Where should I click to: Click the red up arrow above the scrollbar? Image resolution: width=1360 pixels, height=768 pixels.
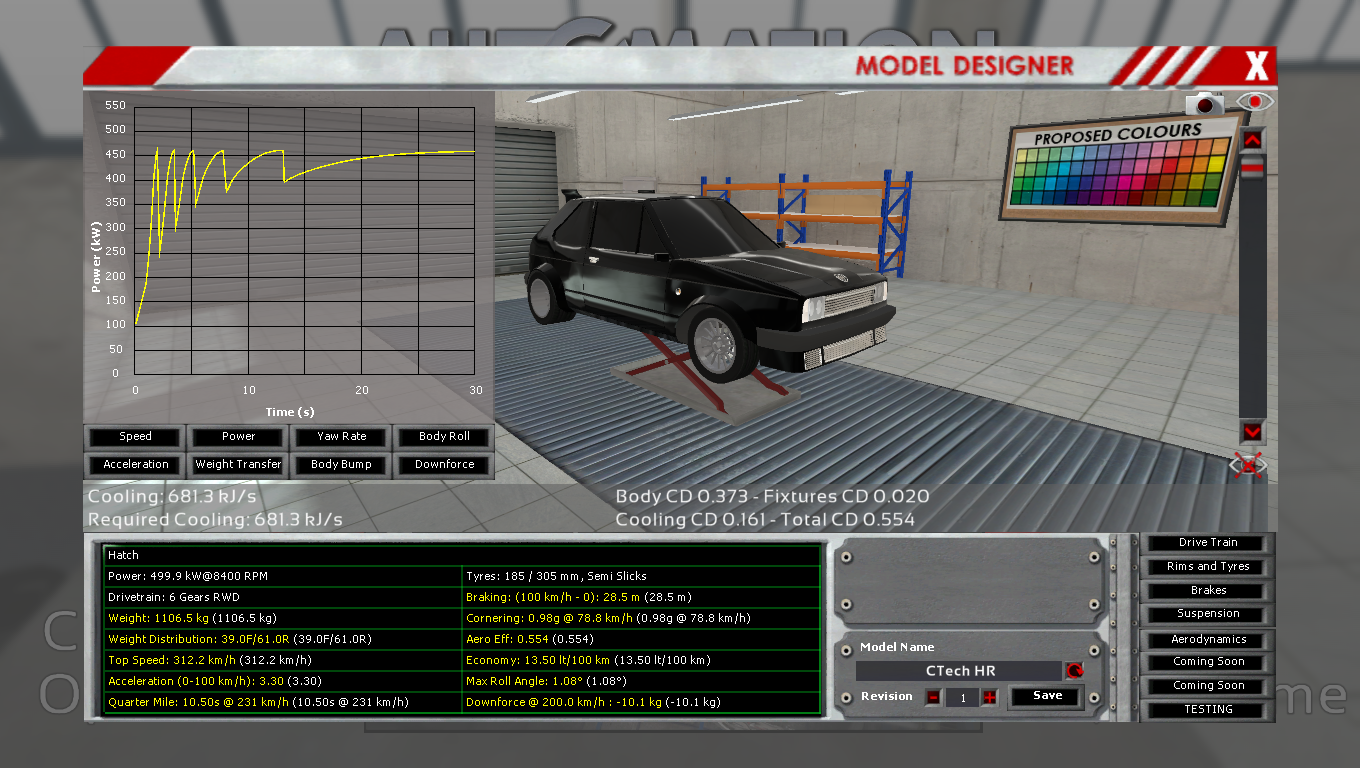click(1252, 139)
